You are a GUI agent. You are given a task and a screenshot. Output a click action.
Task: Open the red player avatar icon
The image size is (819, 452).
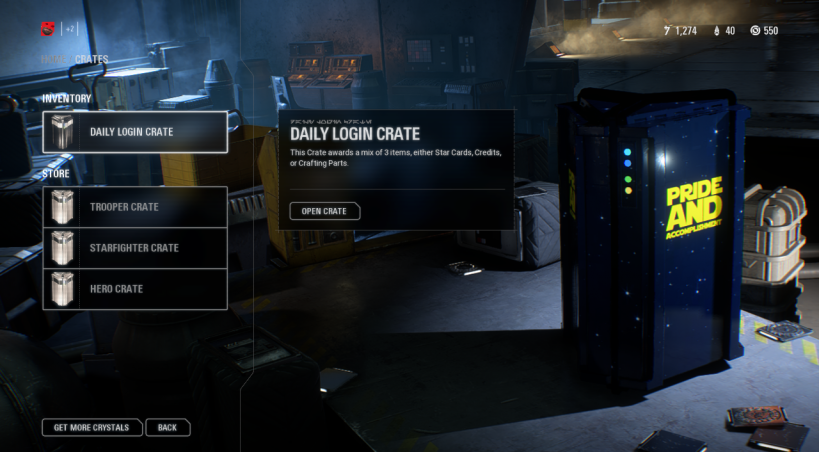point(48,29)
